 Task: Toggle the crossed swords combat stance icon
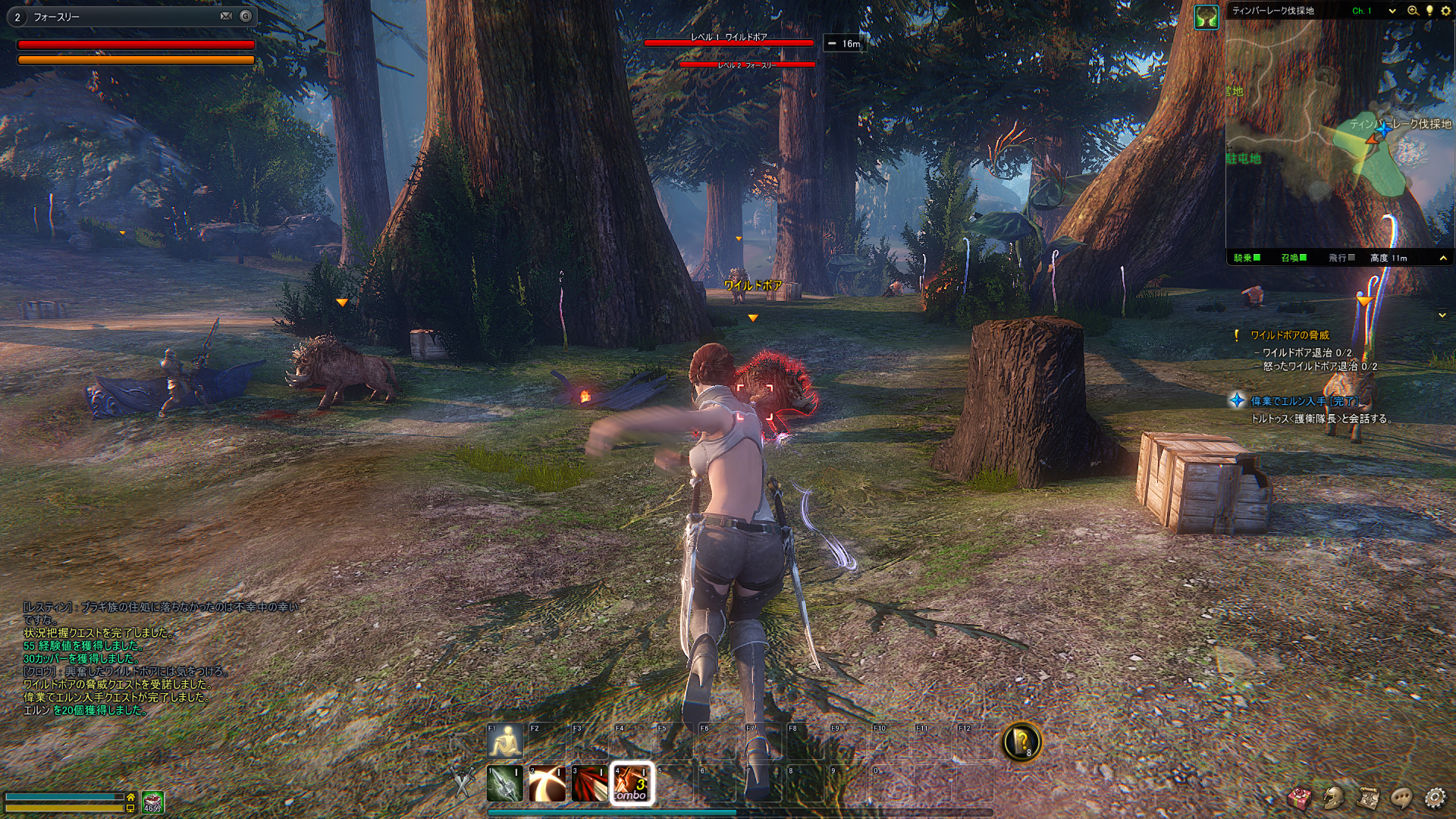463,782
